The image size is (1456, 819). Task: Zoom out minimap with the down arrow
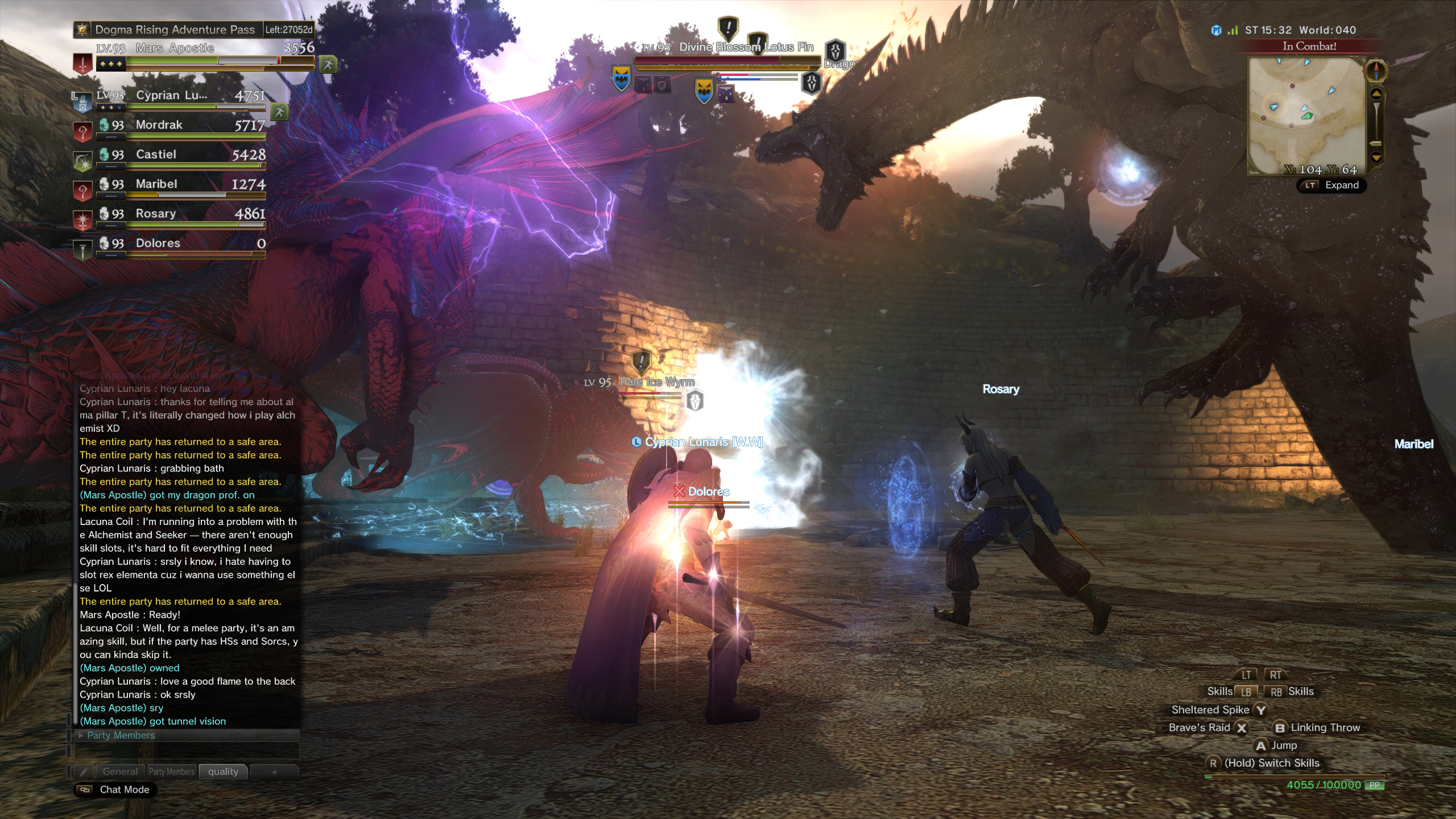(x=1376, y=157)
